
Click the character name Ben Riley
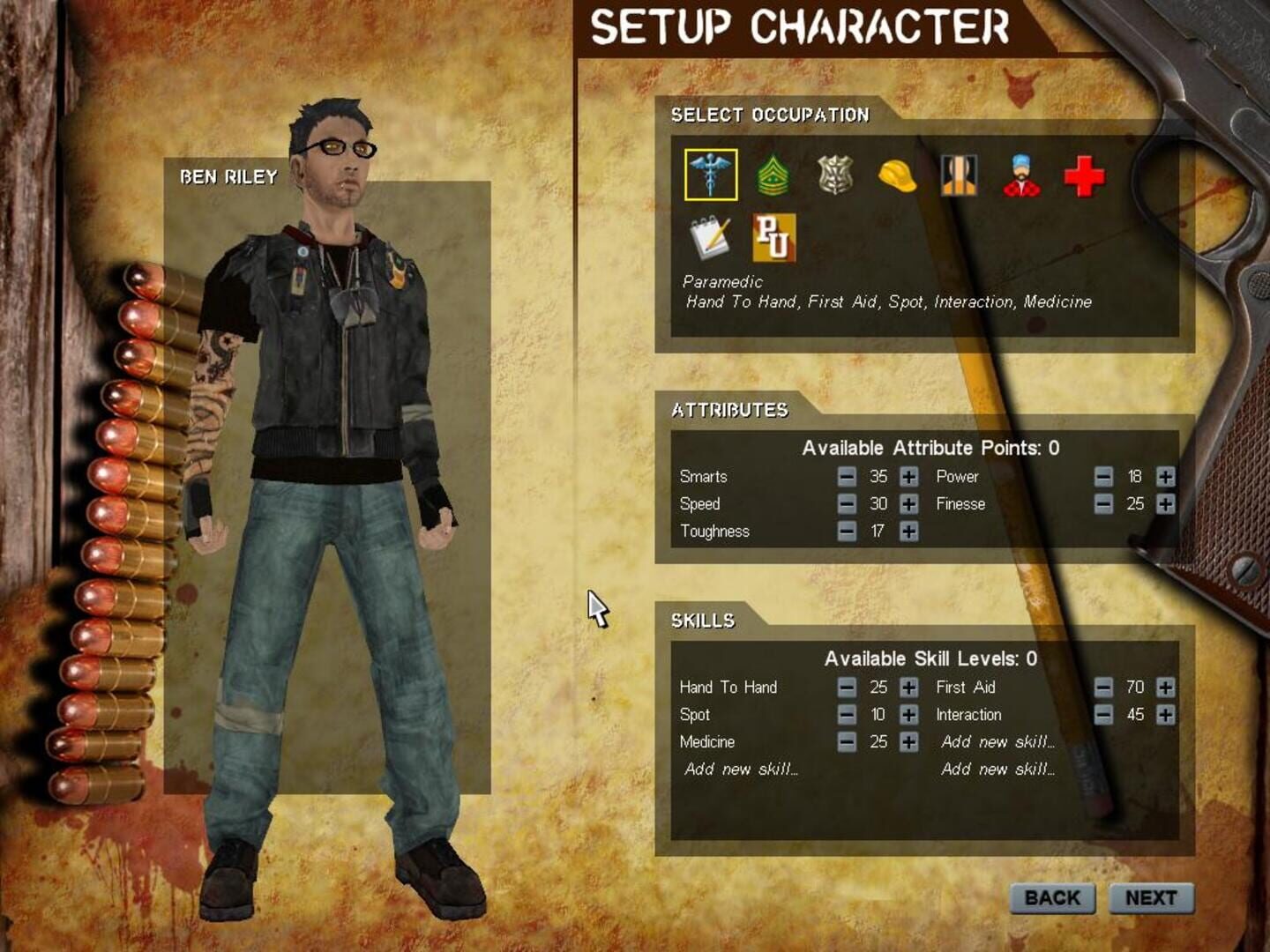(228, 175)
